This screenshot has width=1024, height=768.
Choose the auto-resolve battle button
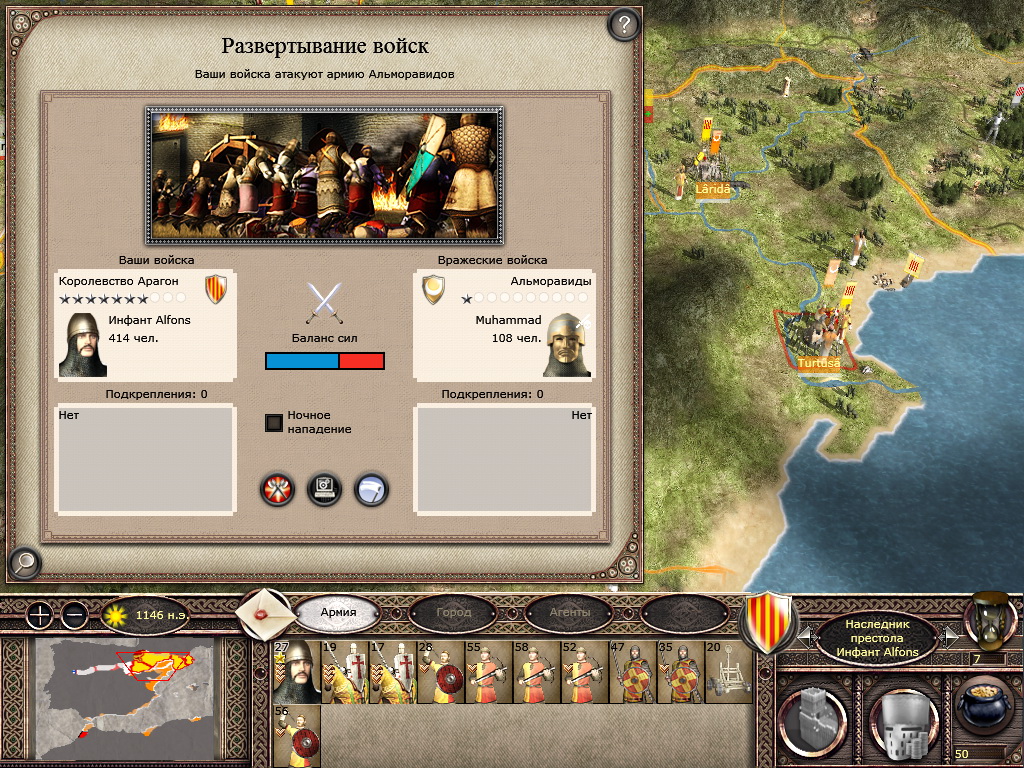325,489
